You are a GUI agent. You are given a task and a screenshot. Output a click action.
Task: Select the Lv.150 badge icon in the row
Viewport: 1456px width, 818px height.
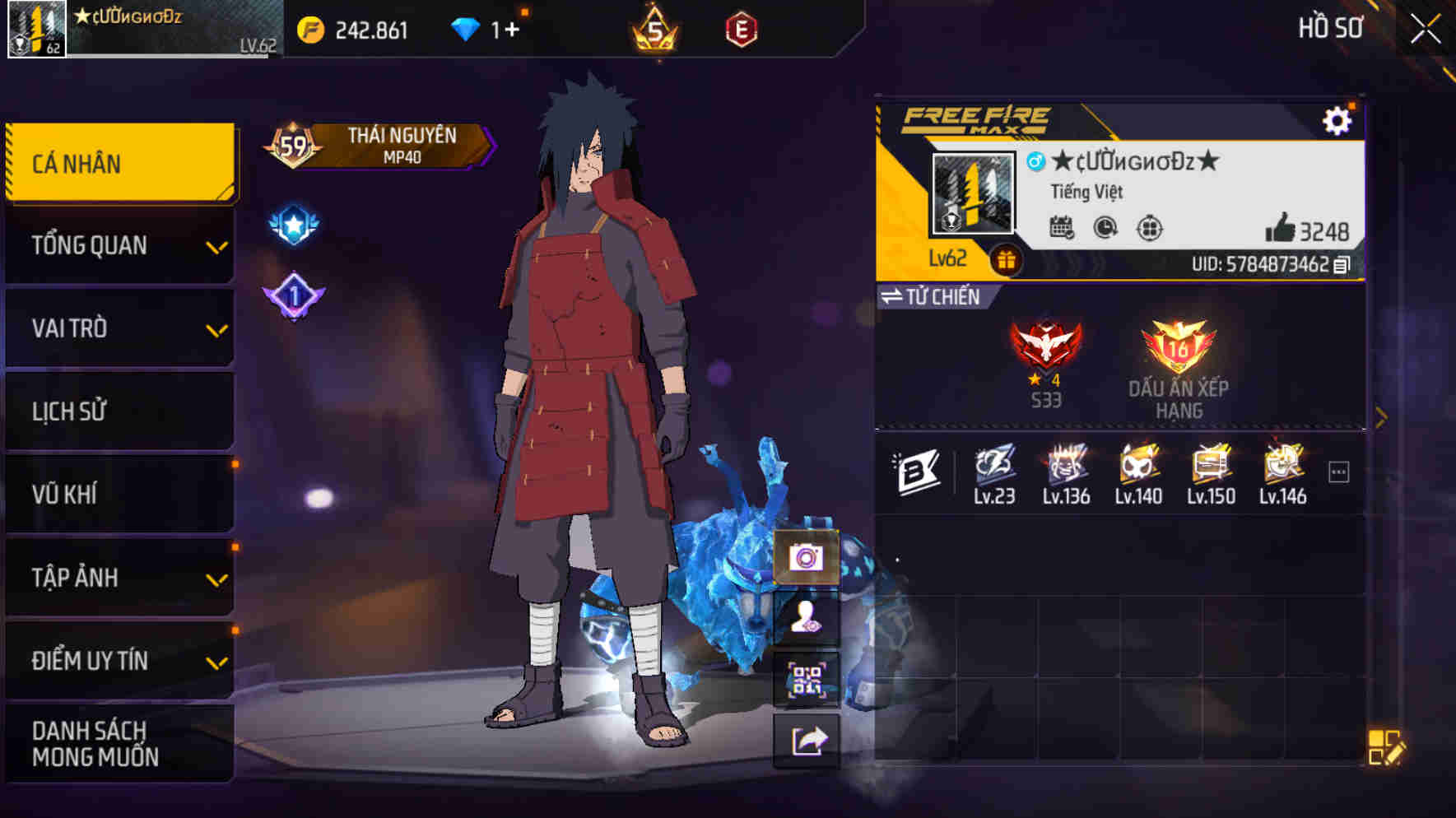click(1210, 469)
